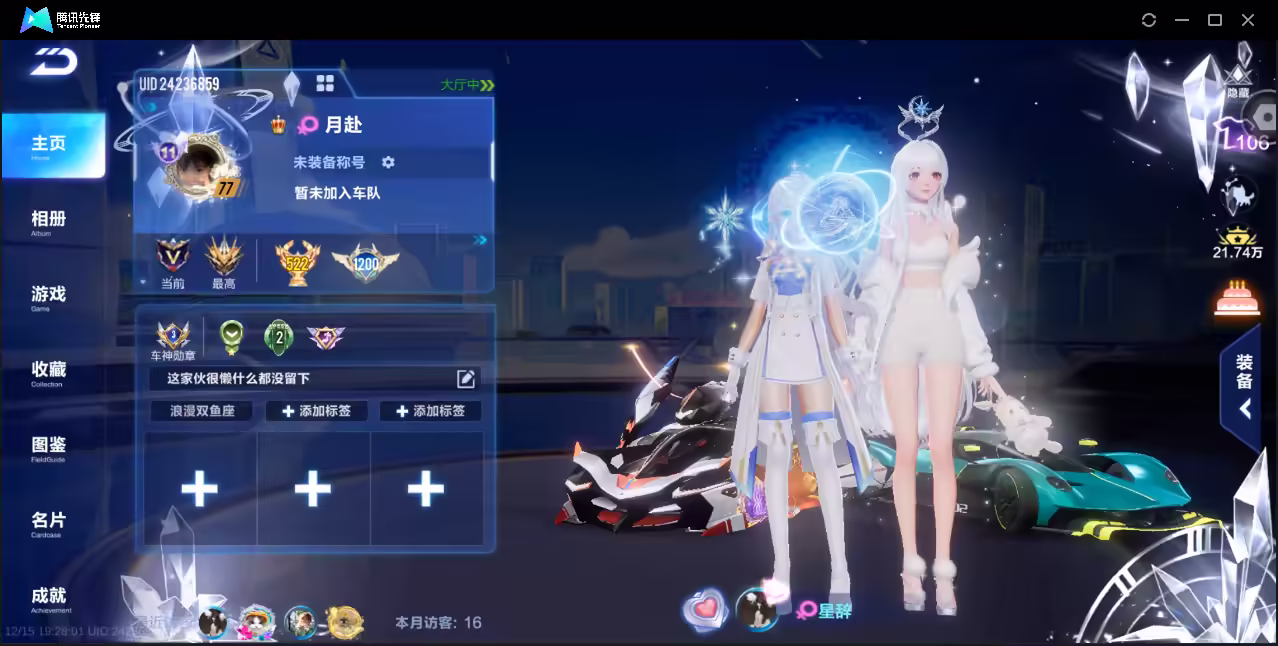
Task: Select the 游戏 tab
Action: click(48, 295)
